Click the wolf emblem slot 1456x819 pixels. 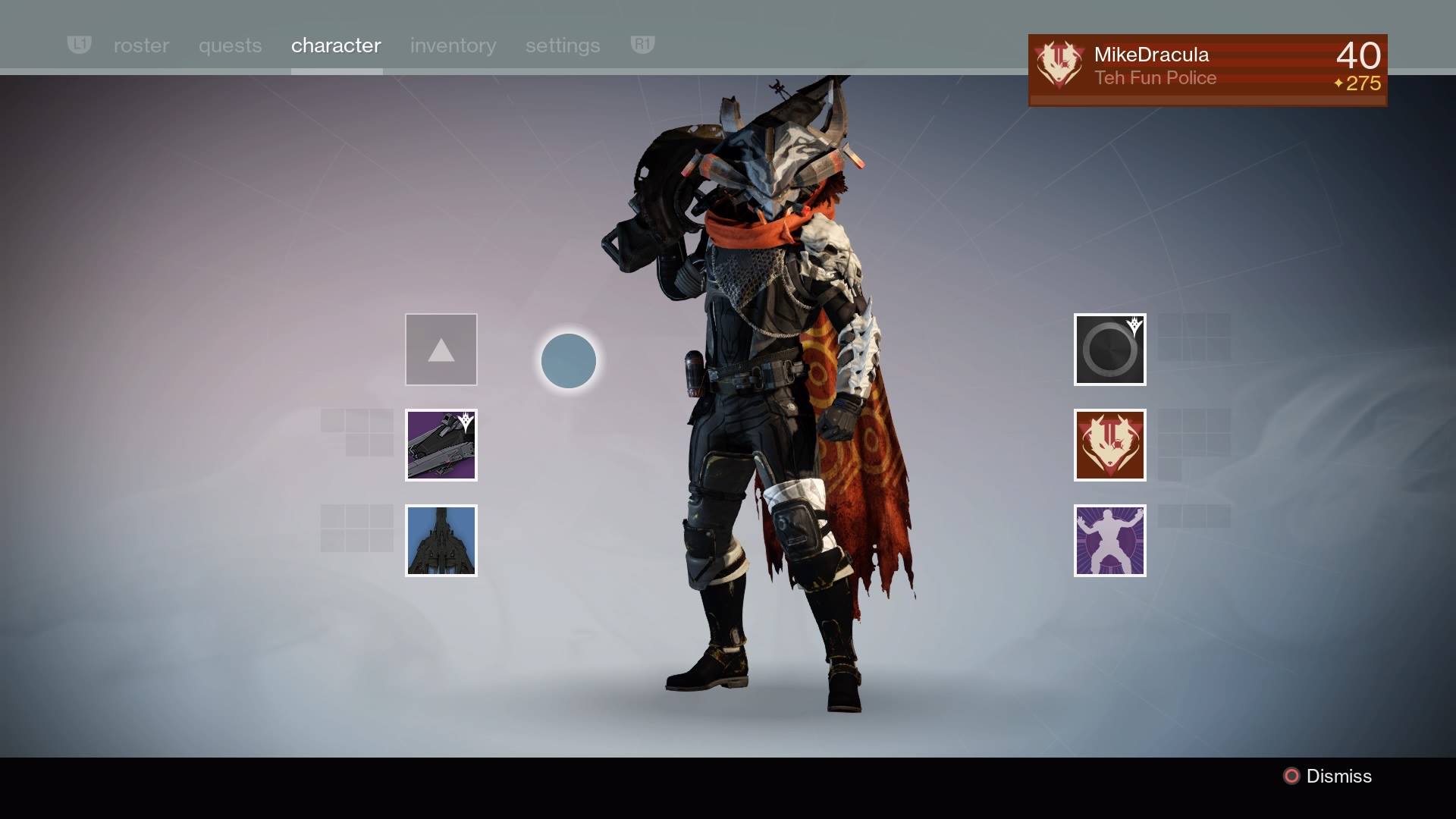1109,445
